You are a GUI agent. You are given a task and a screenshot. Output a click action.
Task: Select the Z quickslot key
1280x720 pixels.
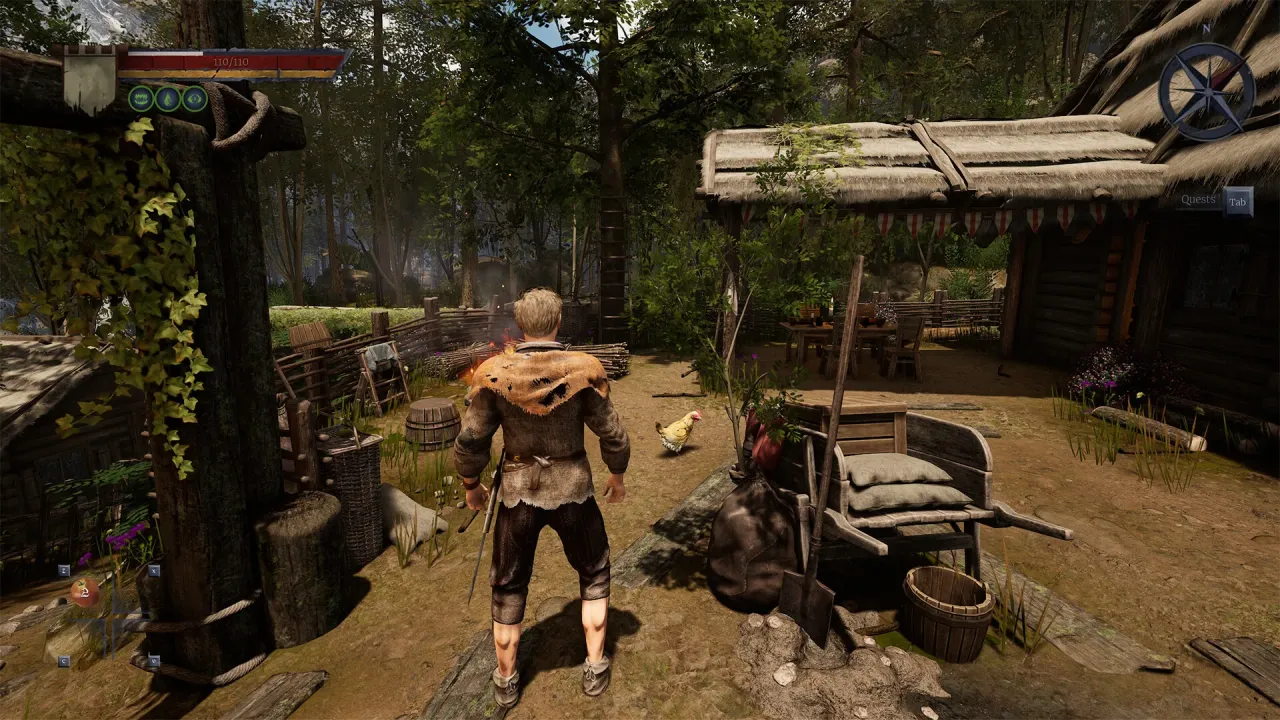64,569
